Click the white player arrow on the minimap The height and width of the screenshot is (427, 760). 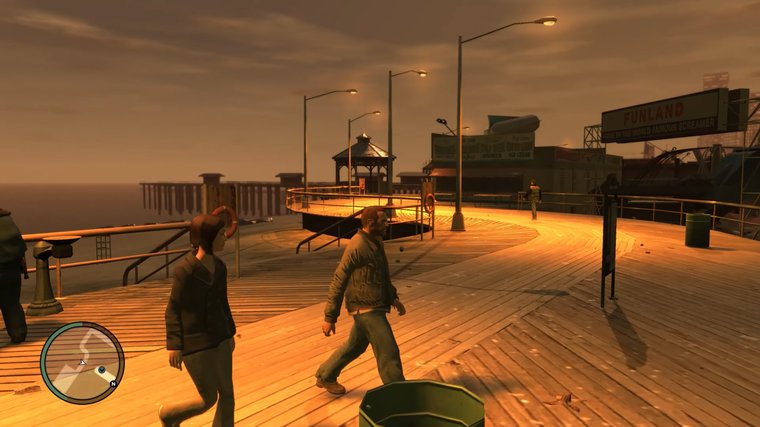coord(81,361)
